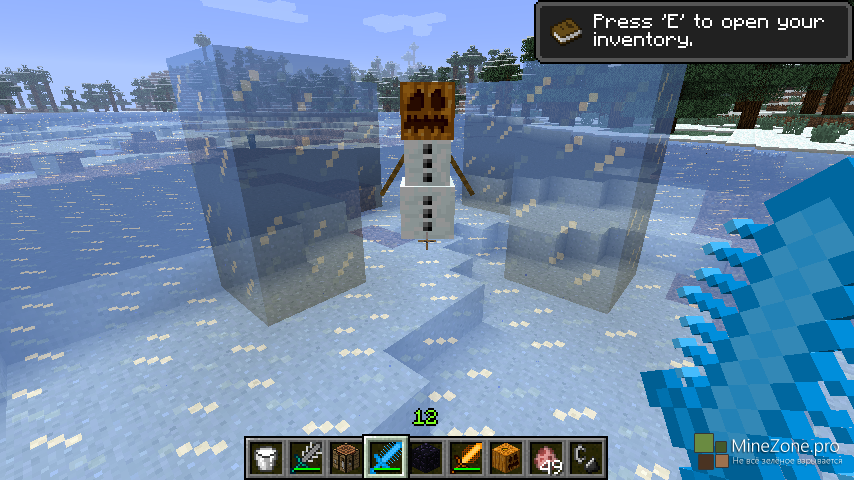Image resolution: width=854 pixels, height=480 pixels.
Task: Select the blue ice sword slot
Action: coord(385,457)
